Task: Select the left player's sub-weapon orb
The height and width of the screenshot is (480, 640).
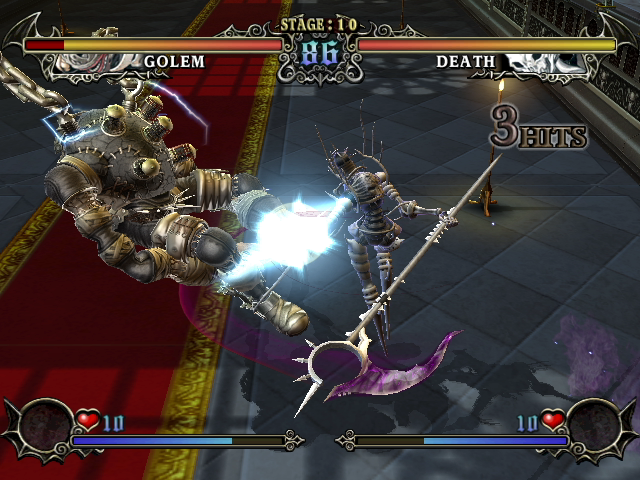Action: click(45, 426)
